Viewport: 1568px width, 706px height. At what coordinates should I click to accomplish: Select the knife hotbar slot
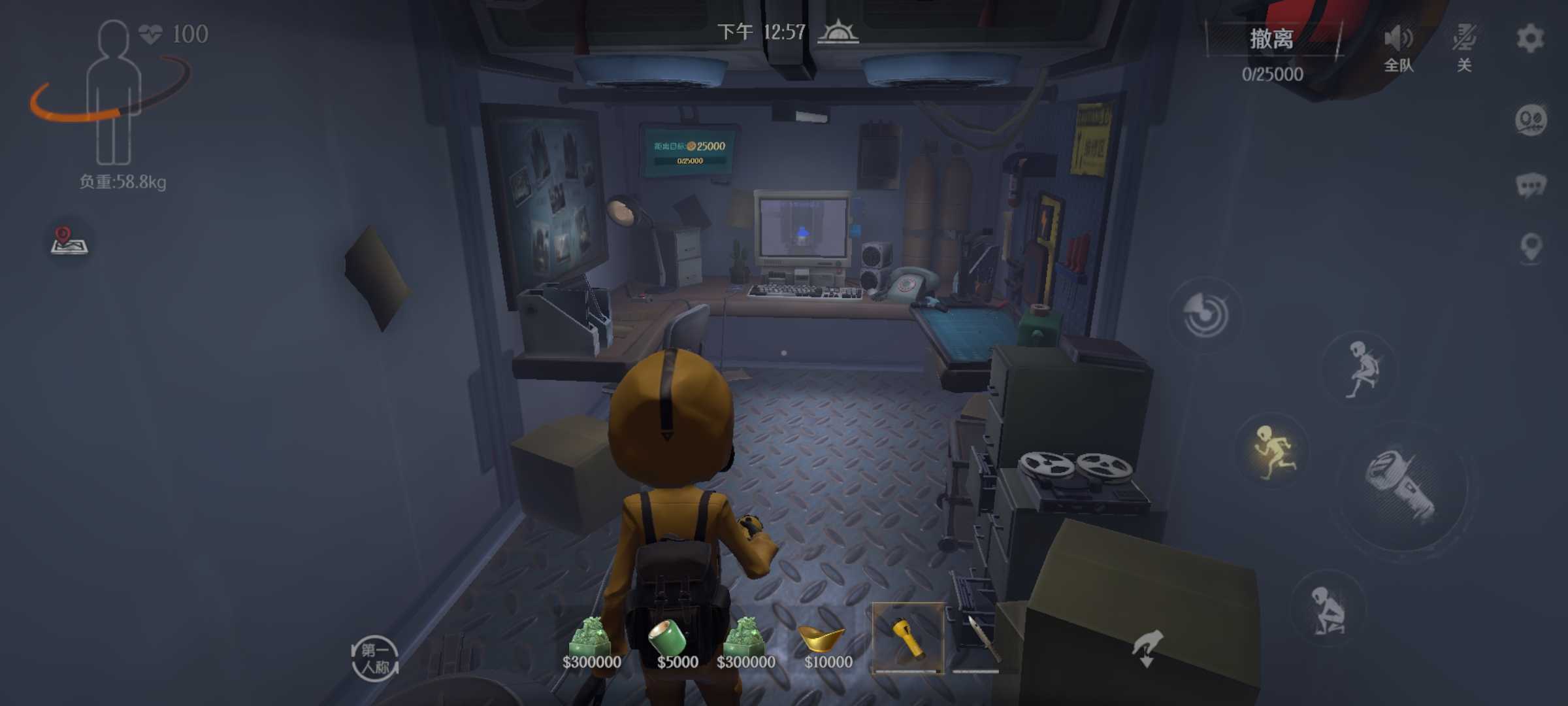pos(977,638)
